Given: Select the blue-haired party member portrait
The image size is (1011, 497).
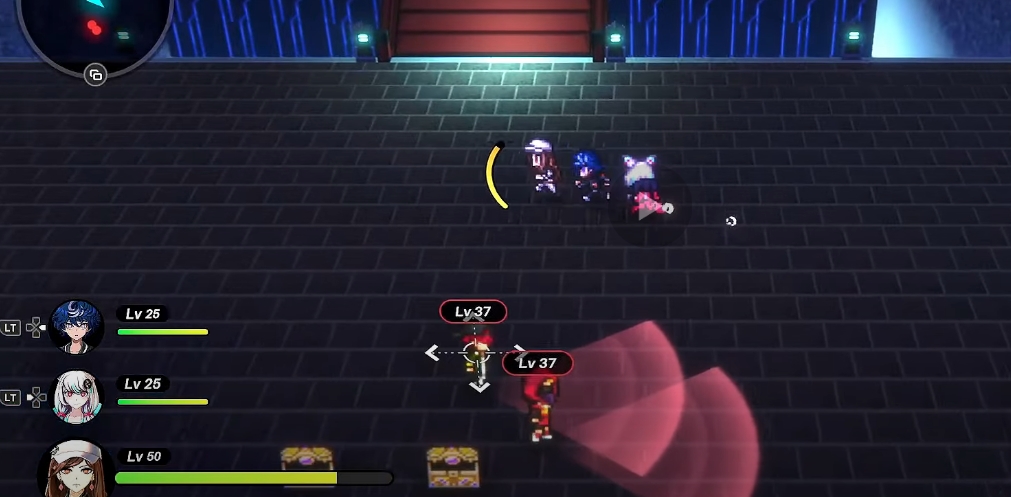Looking at the screenshot, I should (x=77, y=327).
